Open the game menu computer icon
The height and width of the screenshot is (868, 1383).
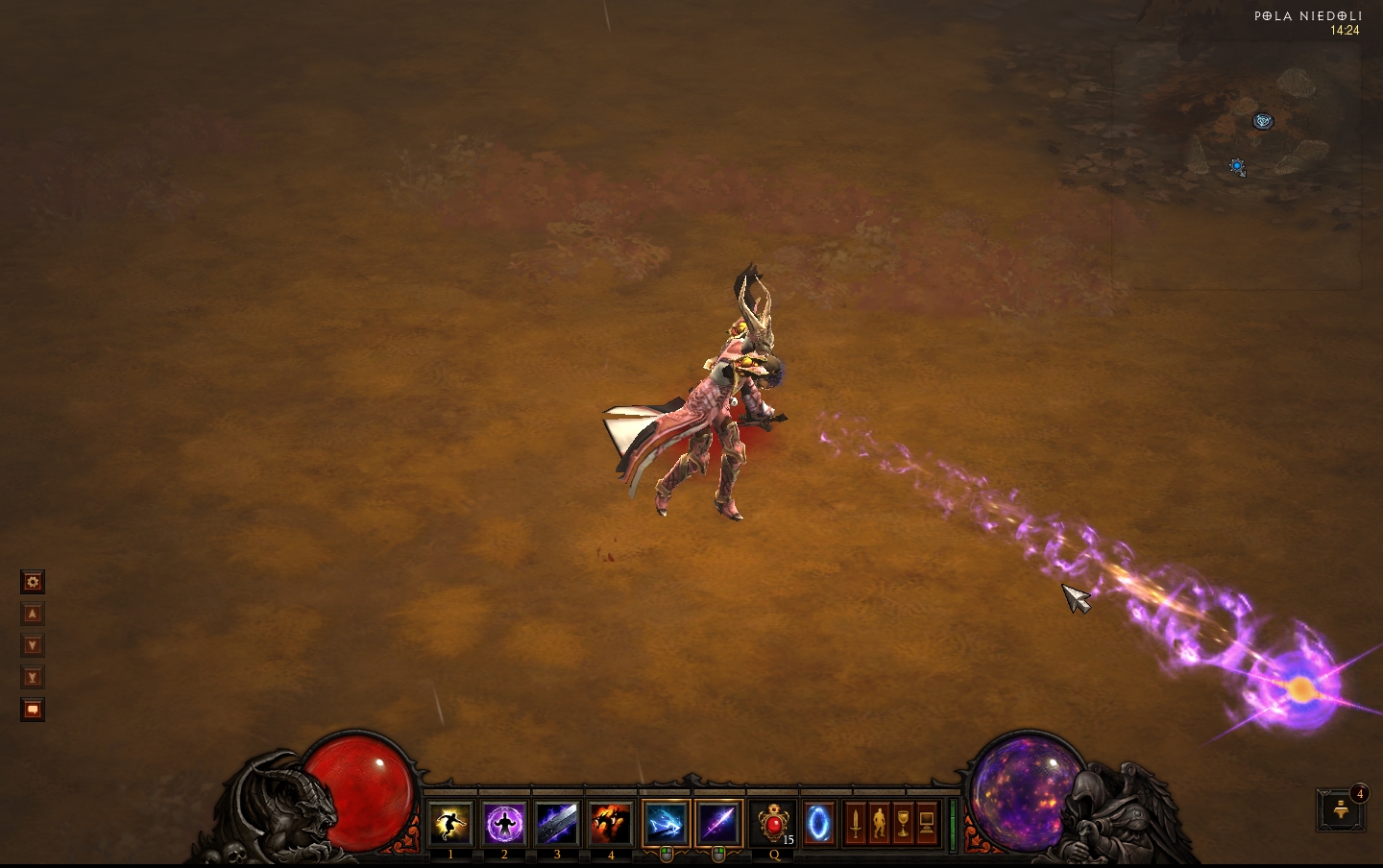927,824
